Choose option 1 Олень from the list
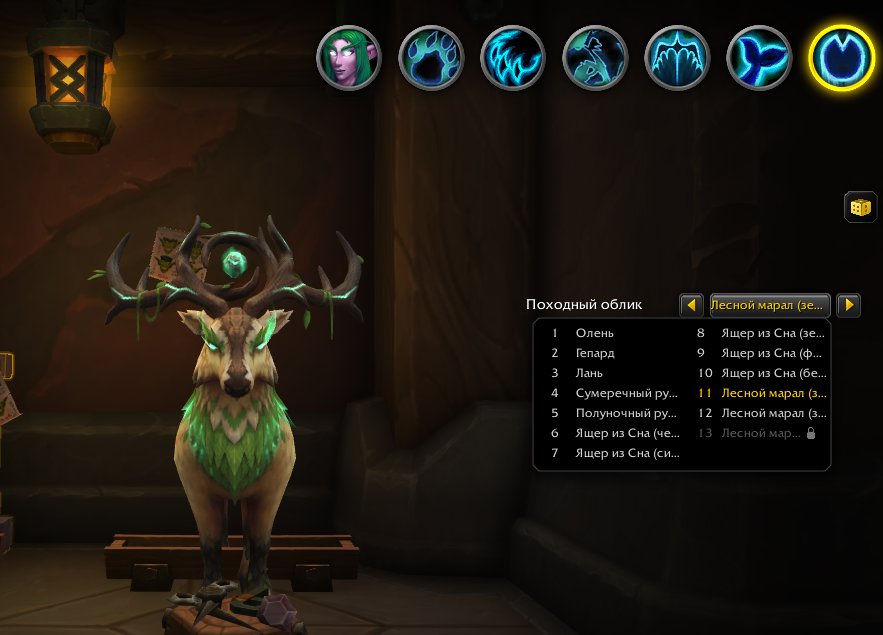The width and height of the screenshot is (883, 635). 595,333
